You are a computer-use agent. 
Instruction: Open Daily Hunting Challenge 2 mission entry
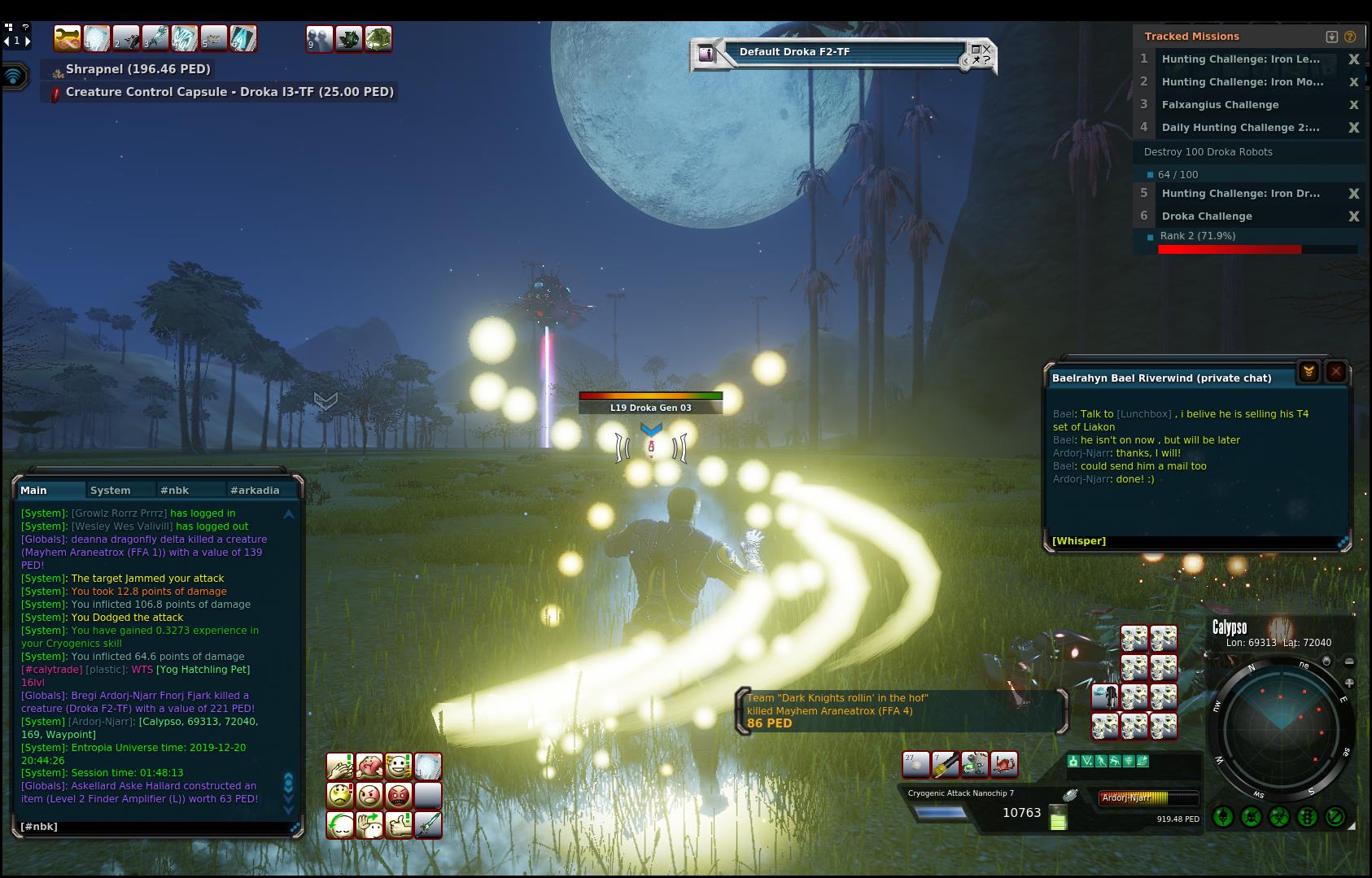click(x=1240, y=128)
